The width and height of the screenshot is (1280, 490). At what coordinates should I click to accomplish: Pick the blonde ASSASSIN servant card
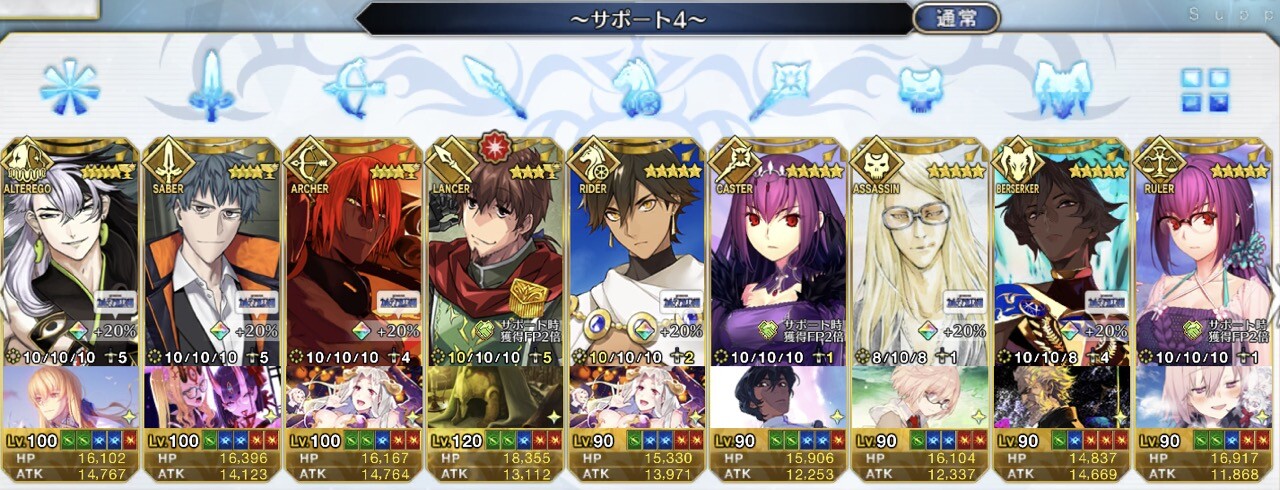(921, 260)
